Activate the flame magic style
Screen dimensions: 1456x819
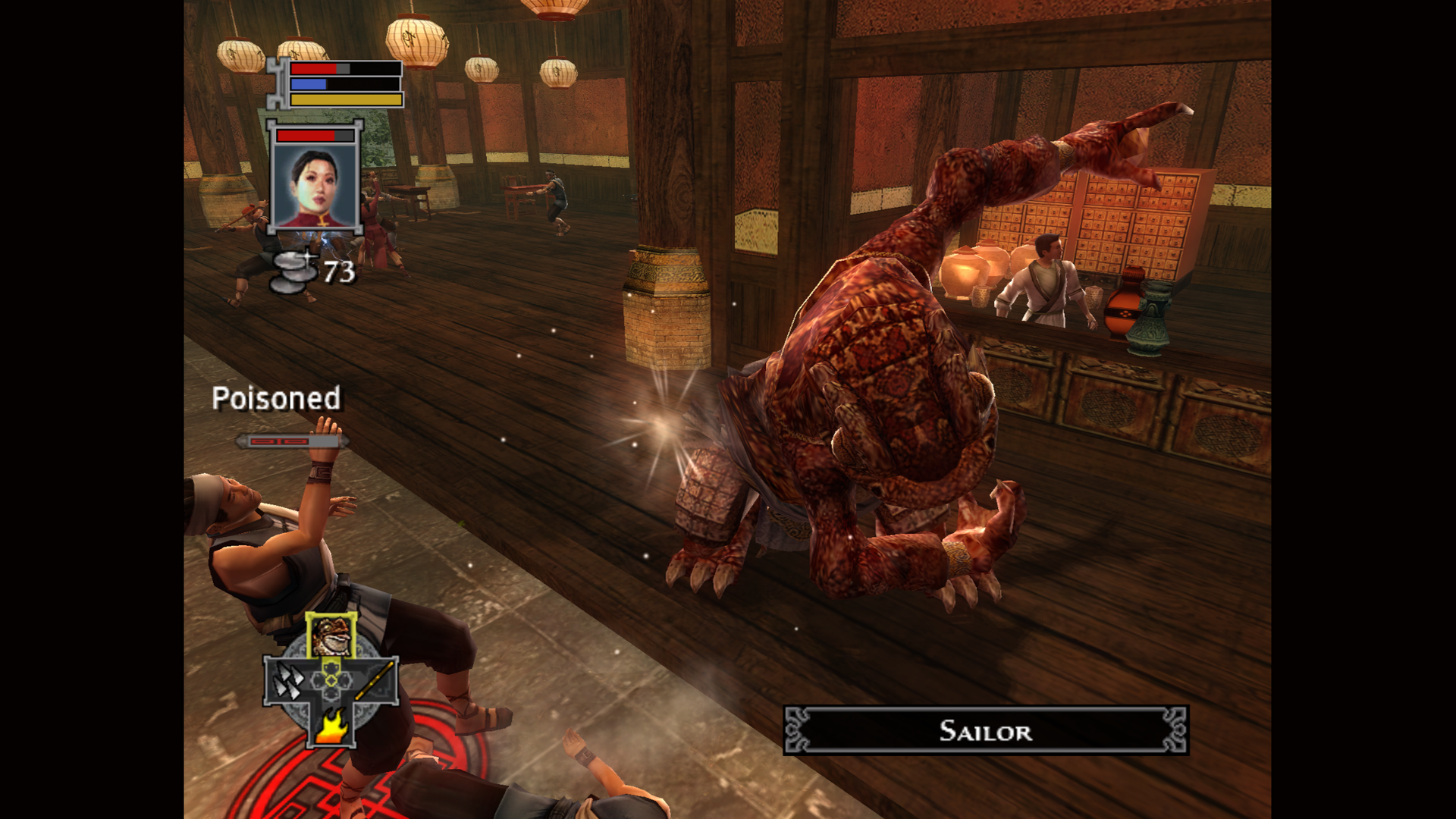[x=331, y=726]
